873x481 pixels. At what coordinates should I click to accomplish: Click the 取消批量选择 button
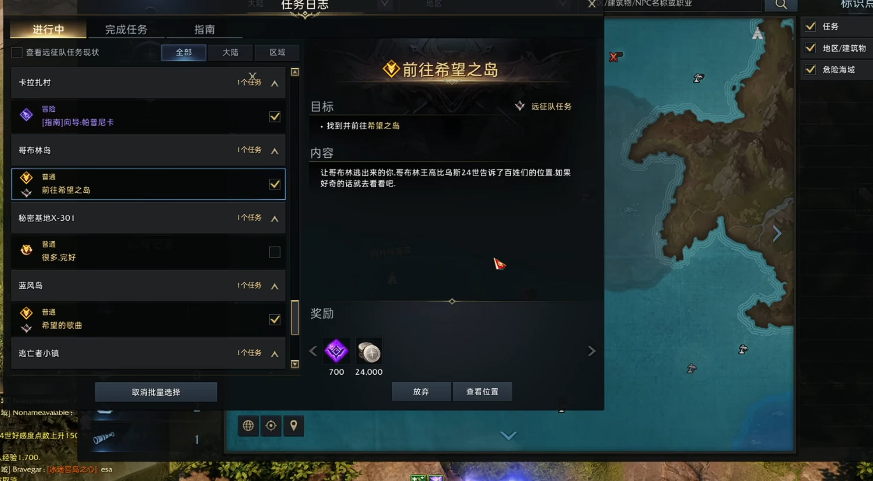pyautogui.click(x=156, y=391)
